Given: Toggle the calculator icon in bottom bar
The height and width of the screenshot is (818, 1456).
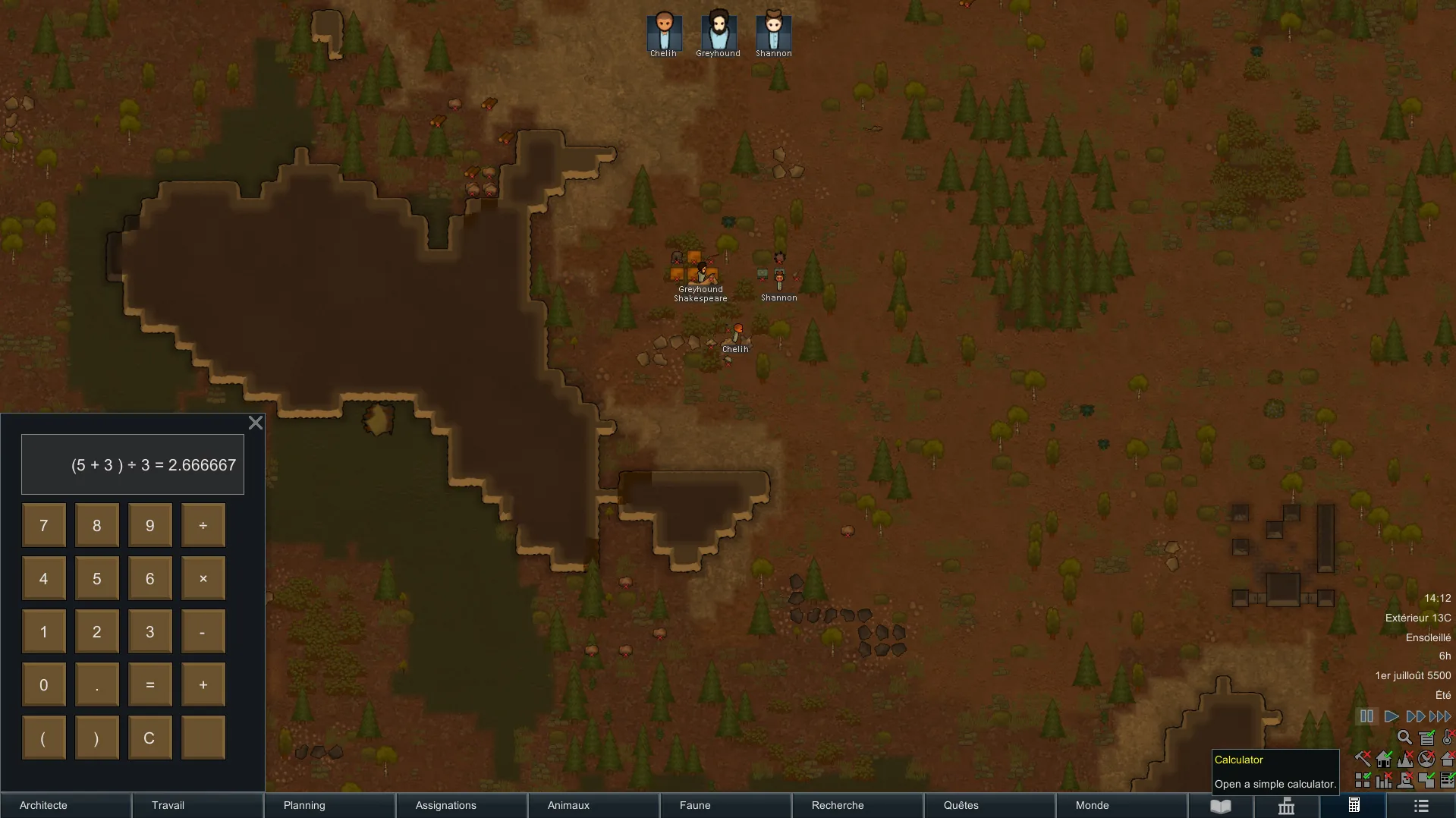Looking at the screenshot, I should tap(1354, 806).
